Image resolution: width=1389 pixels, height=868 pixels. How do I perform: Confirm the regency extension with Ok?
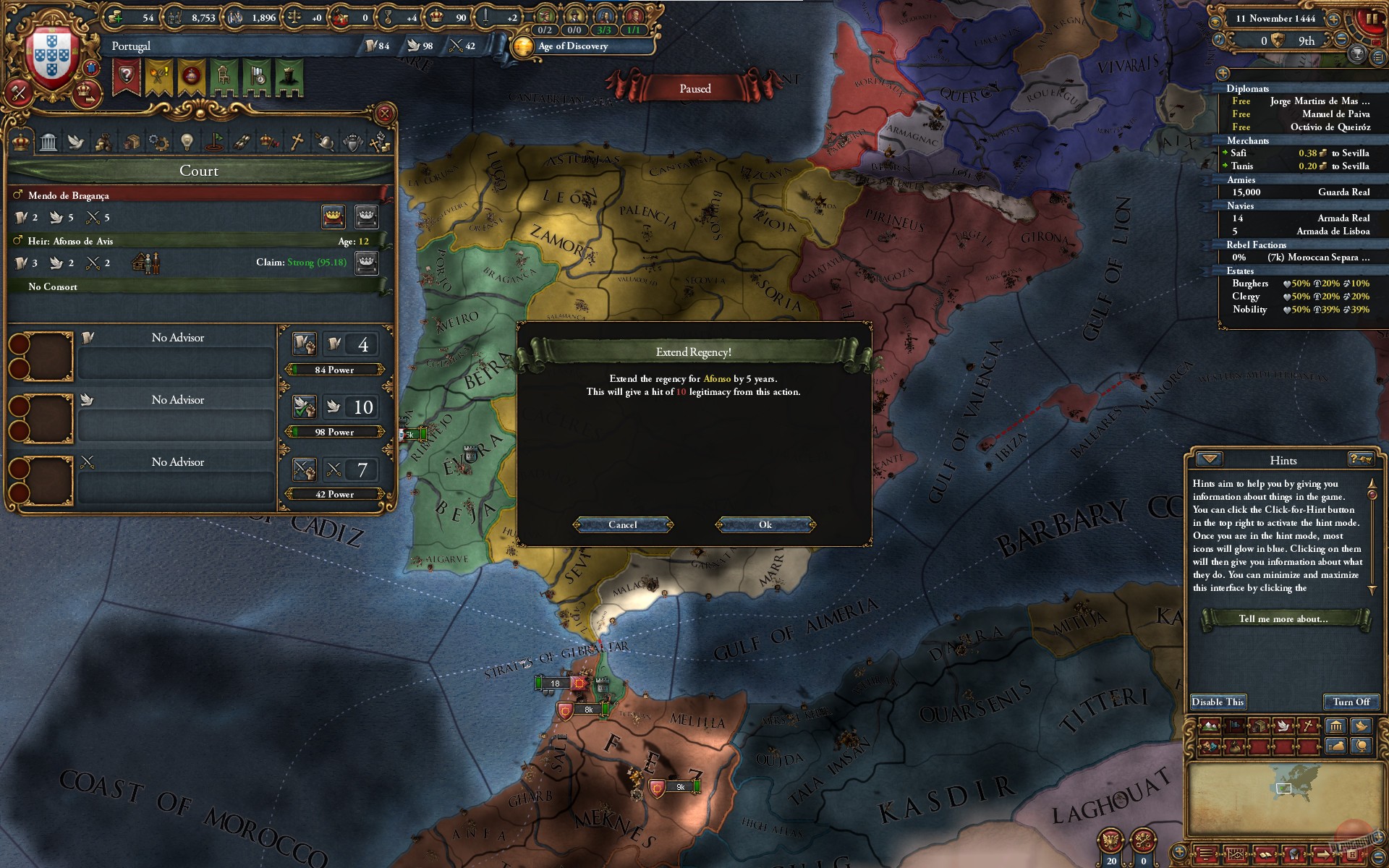click(765, 524)
